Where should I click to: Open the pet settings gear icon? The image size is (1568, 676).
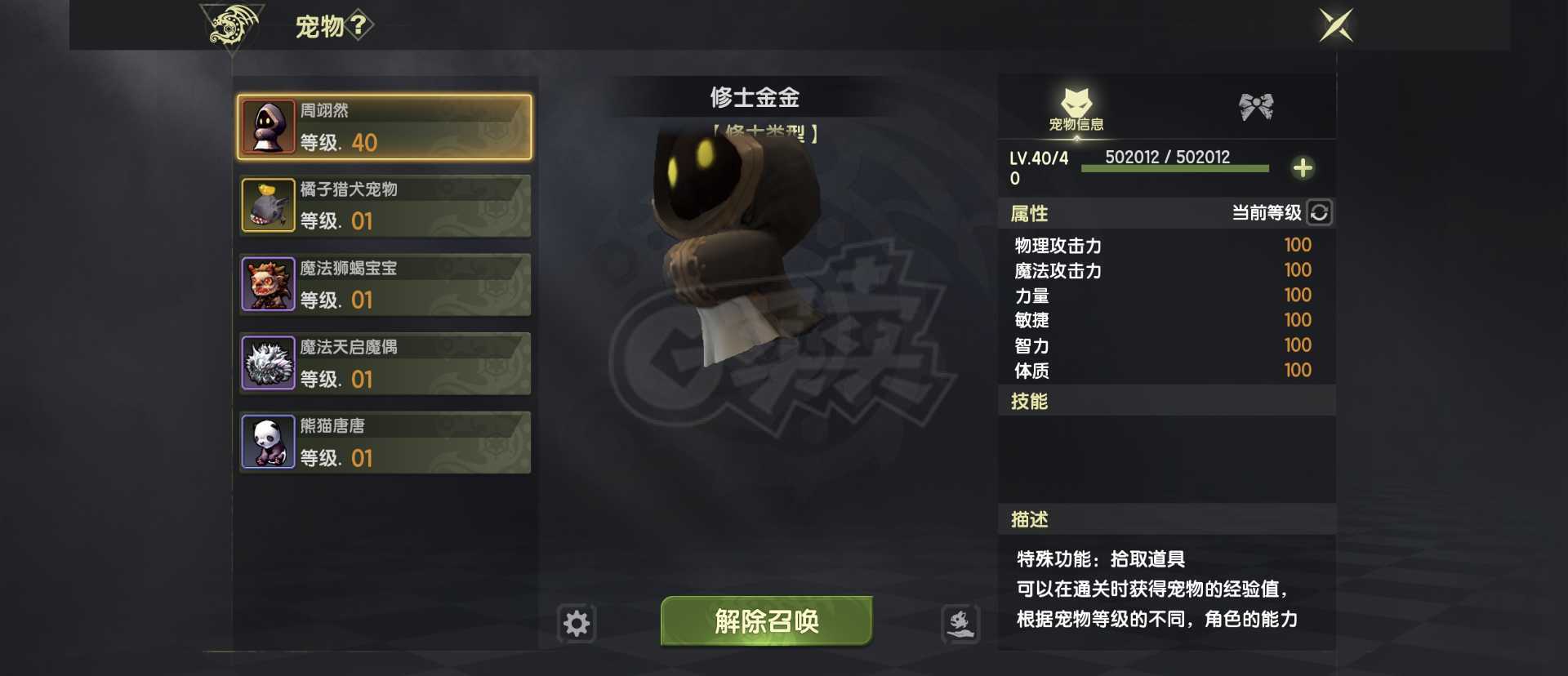click(577, 621)
